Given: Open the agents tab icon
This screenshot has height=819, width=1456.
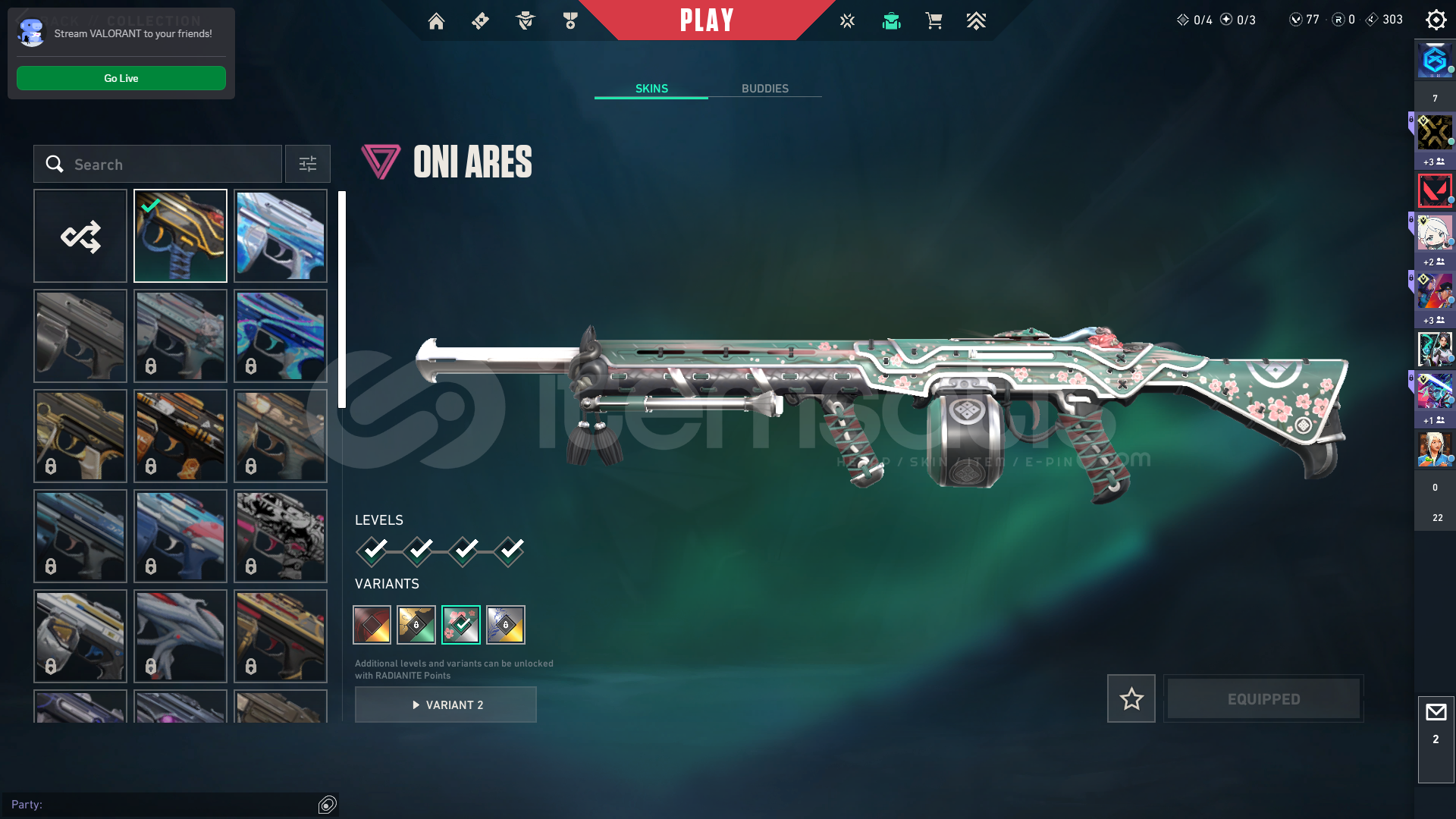Looking at the screenshot, I should (525, 21).
